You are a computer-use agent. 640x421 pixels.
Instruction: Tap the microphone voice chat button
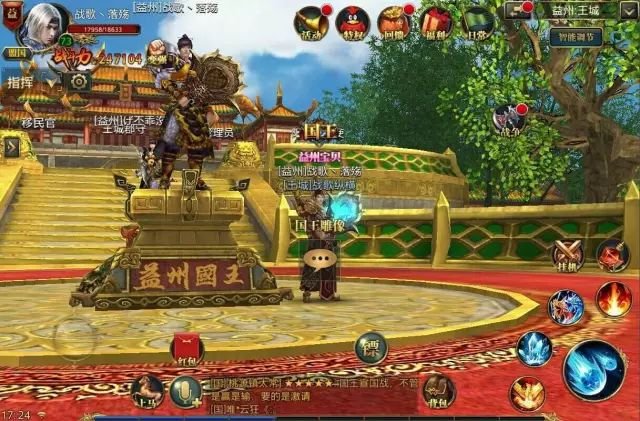click(184, 392)
